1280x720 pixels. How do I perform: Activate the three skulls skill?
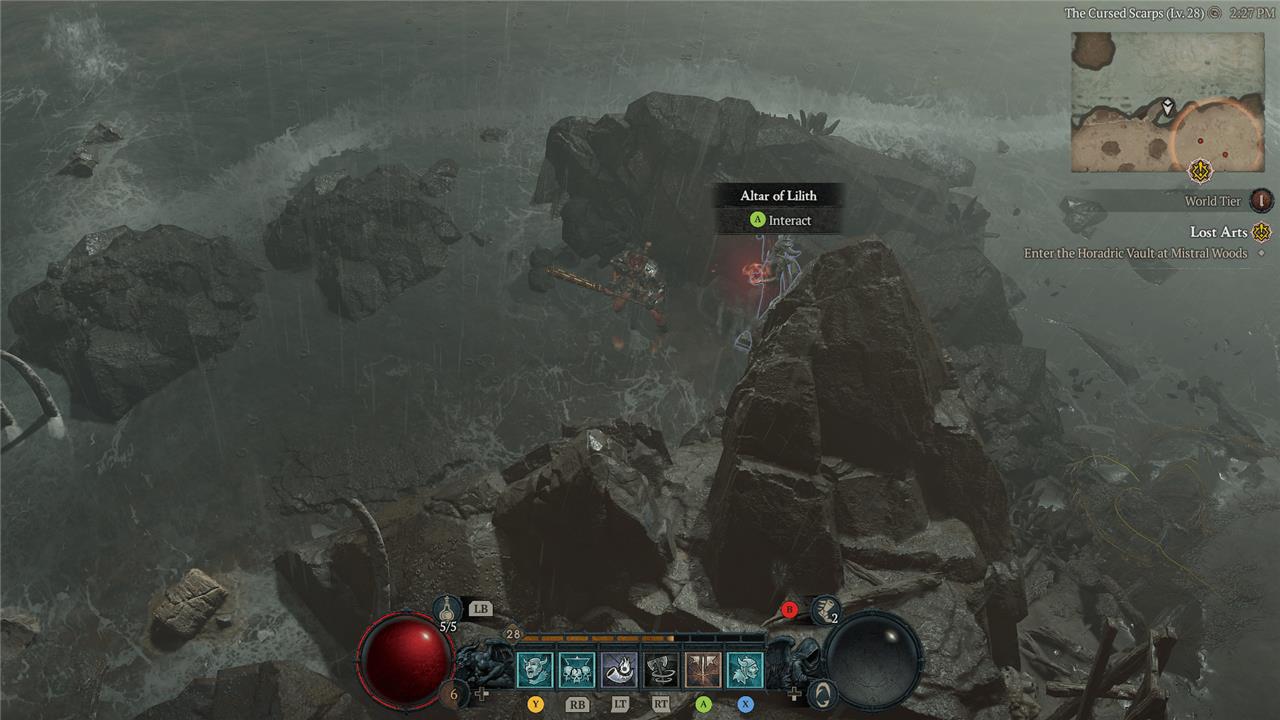[577, 669]
